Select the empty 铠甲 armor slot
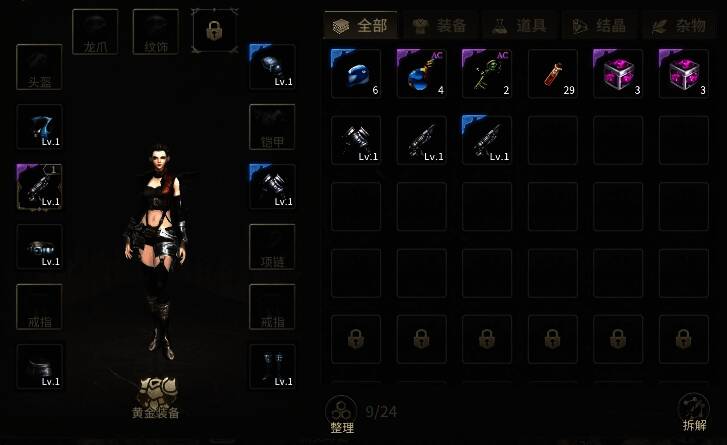The height and width of the screenshot is (445, 727). tap(272, 127)
